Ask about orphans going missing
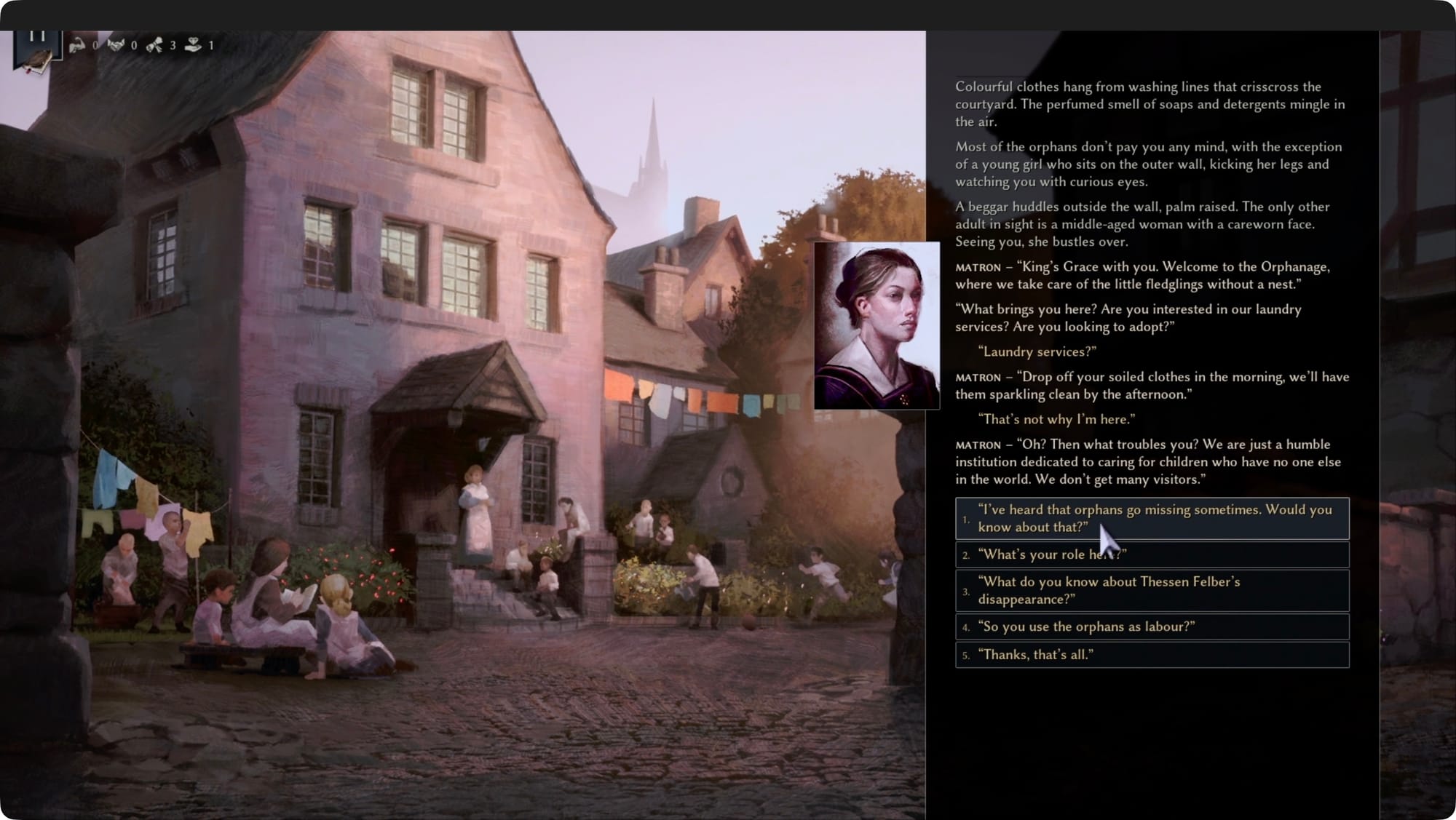The width and height of the screenshot is (1456, 820). [x=1152, y=518]
